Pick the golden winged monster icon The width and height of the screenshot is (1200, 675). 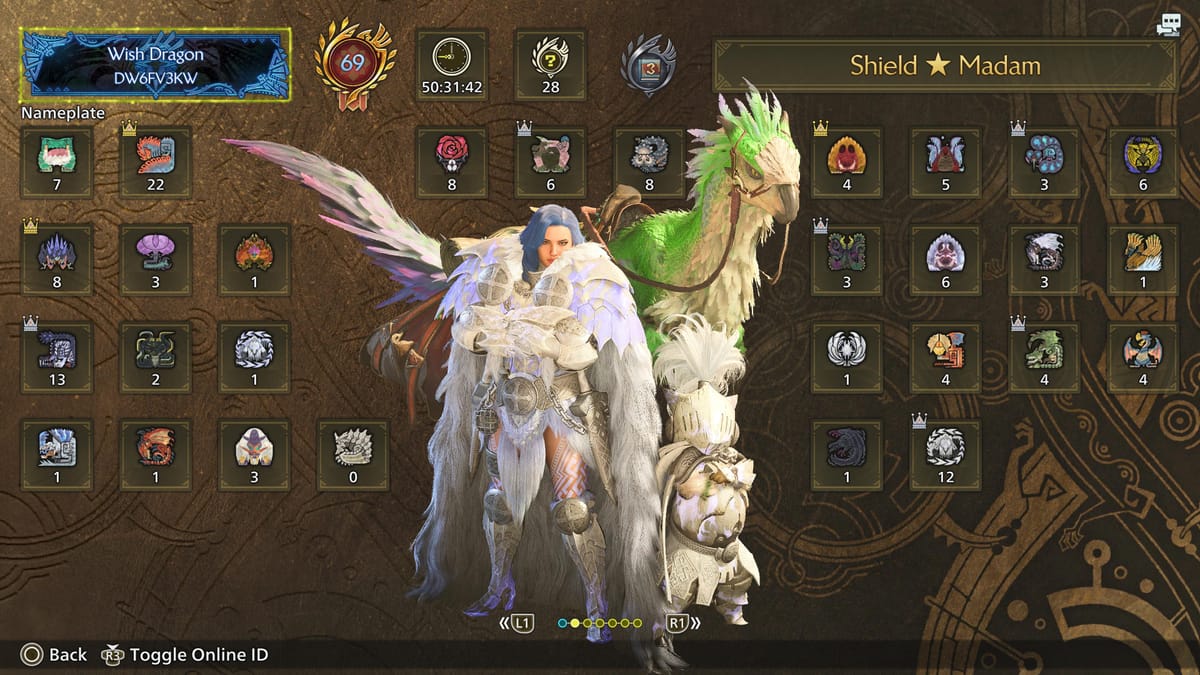pos(1143,259)
